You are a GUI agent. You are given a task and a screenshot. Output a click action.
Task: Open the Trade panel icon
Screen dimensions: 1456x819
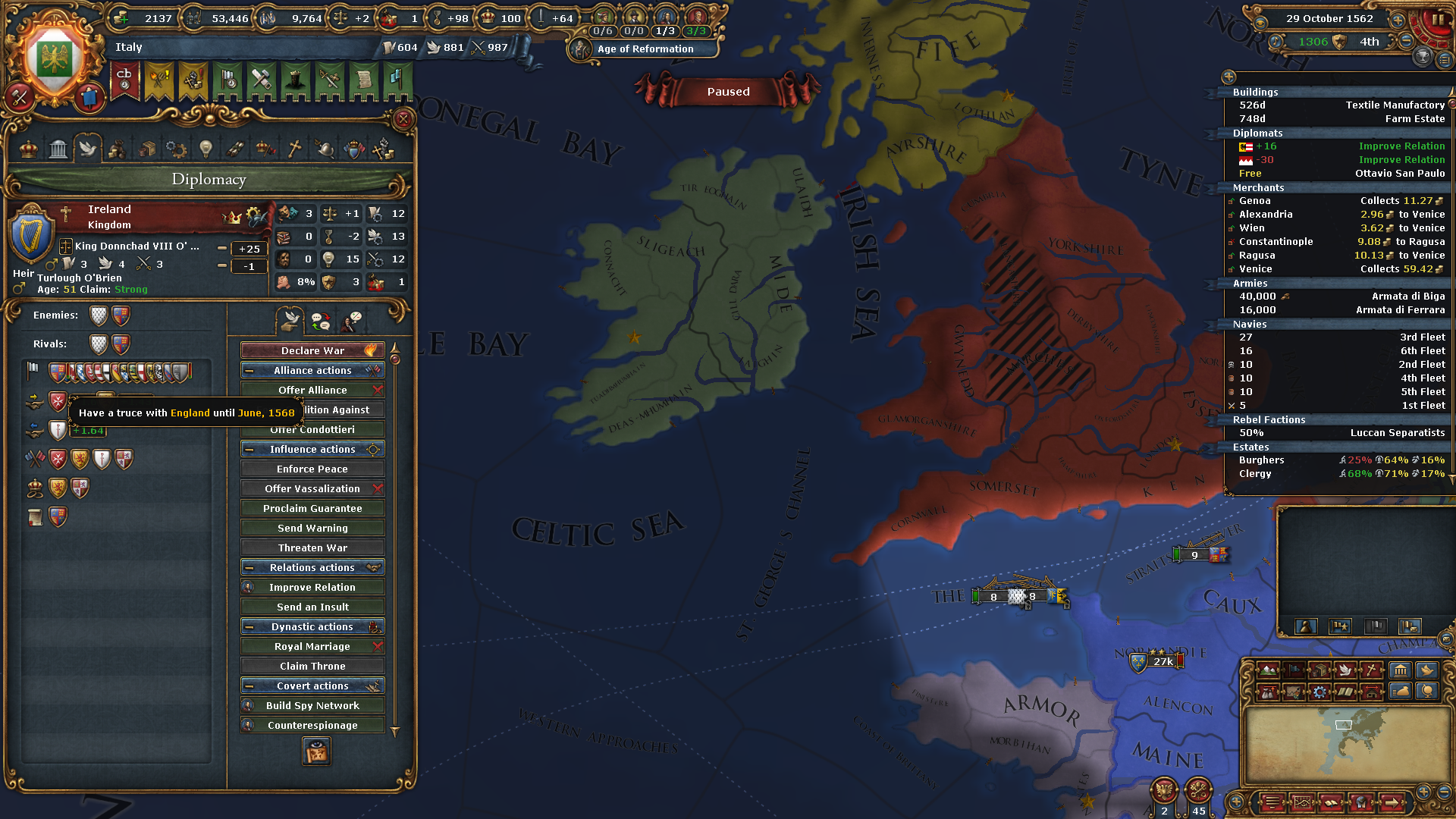click(146, 148)
